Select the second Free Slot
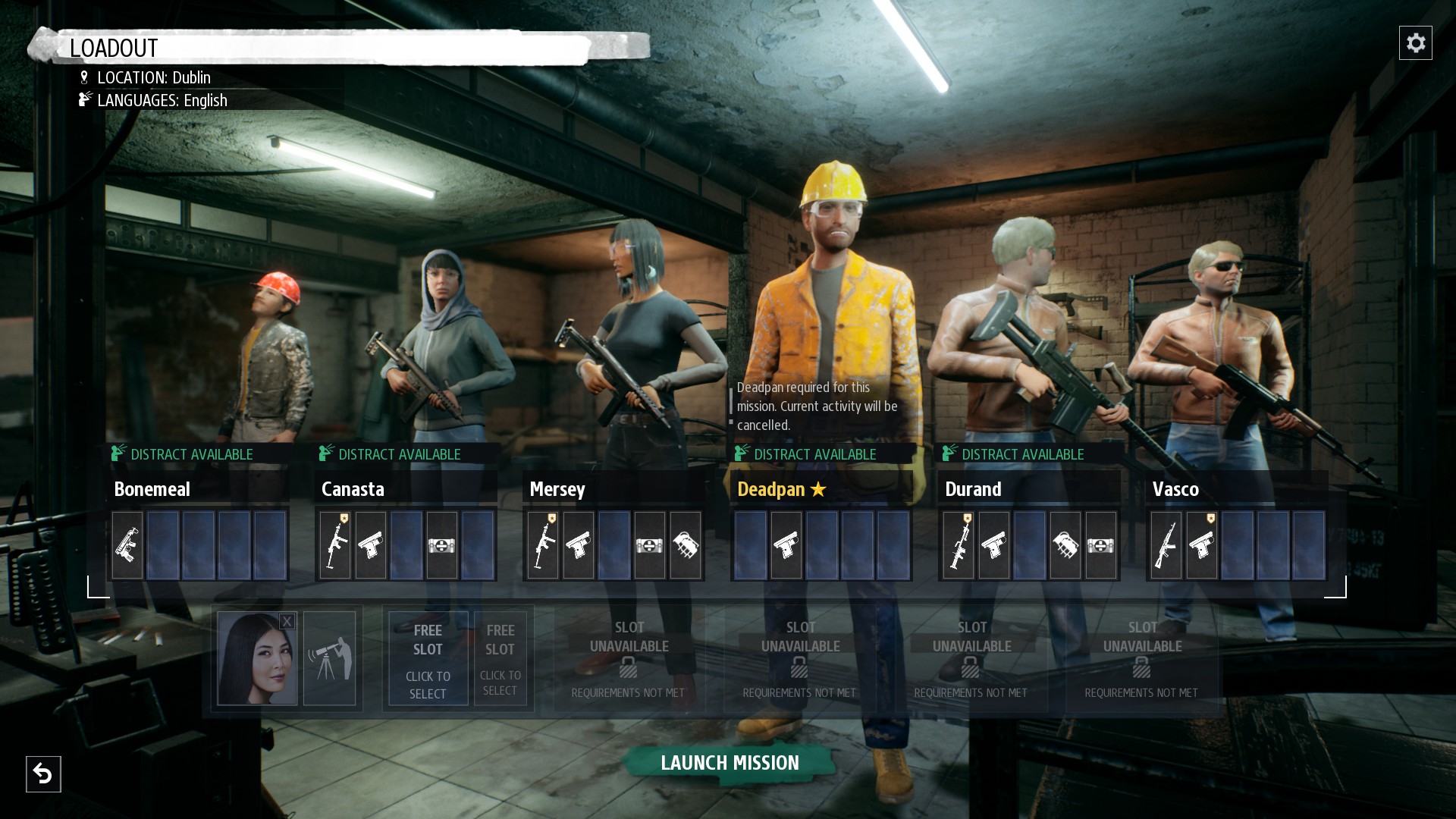This screenshot has width=1456, height=819. [x=500, y=658]
